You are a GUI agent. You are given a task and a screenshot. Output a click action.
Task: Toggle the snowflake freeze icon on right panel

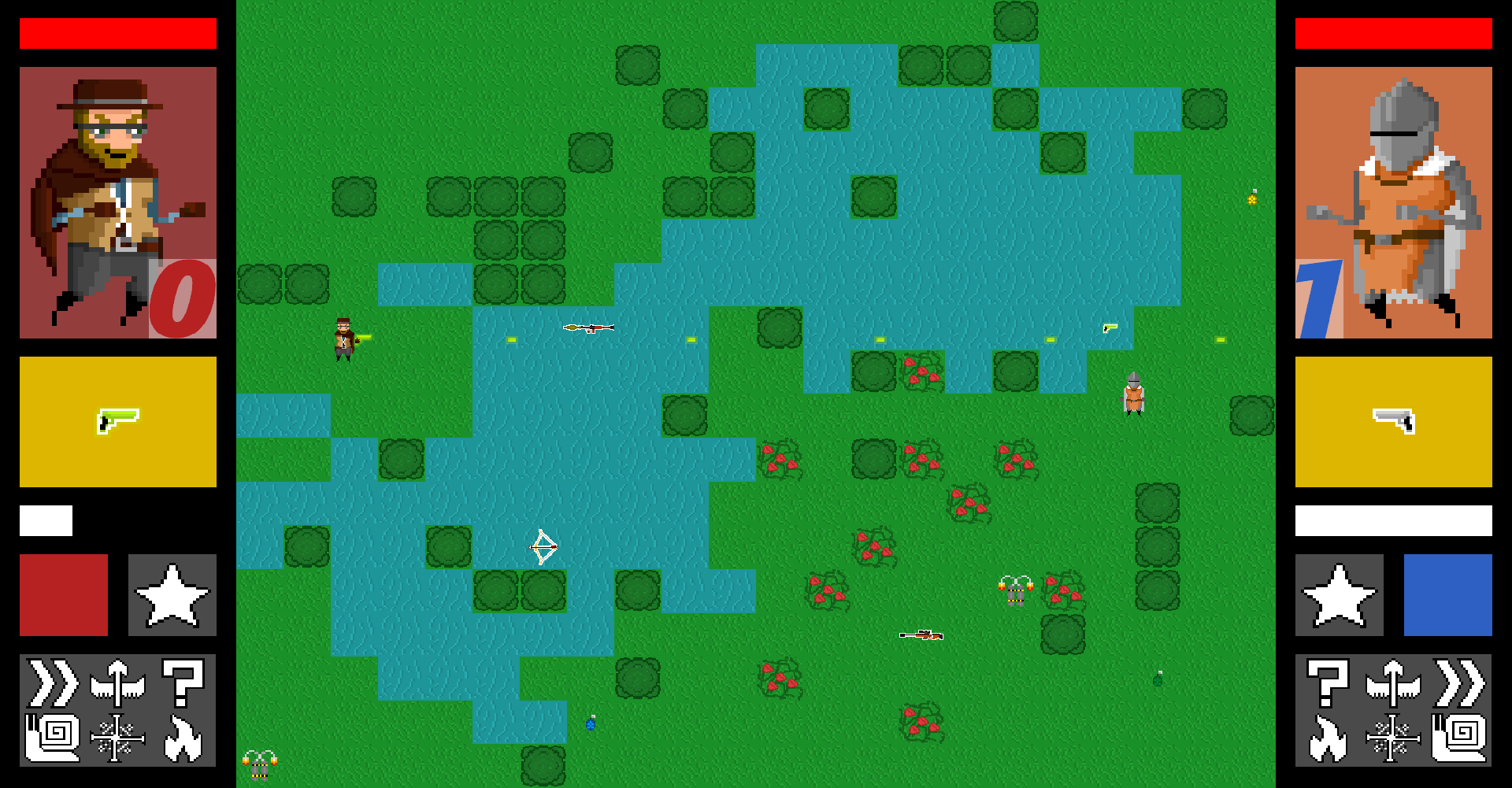click(x=1395, y=738)
